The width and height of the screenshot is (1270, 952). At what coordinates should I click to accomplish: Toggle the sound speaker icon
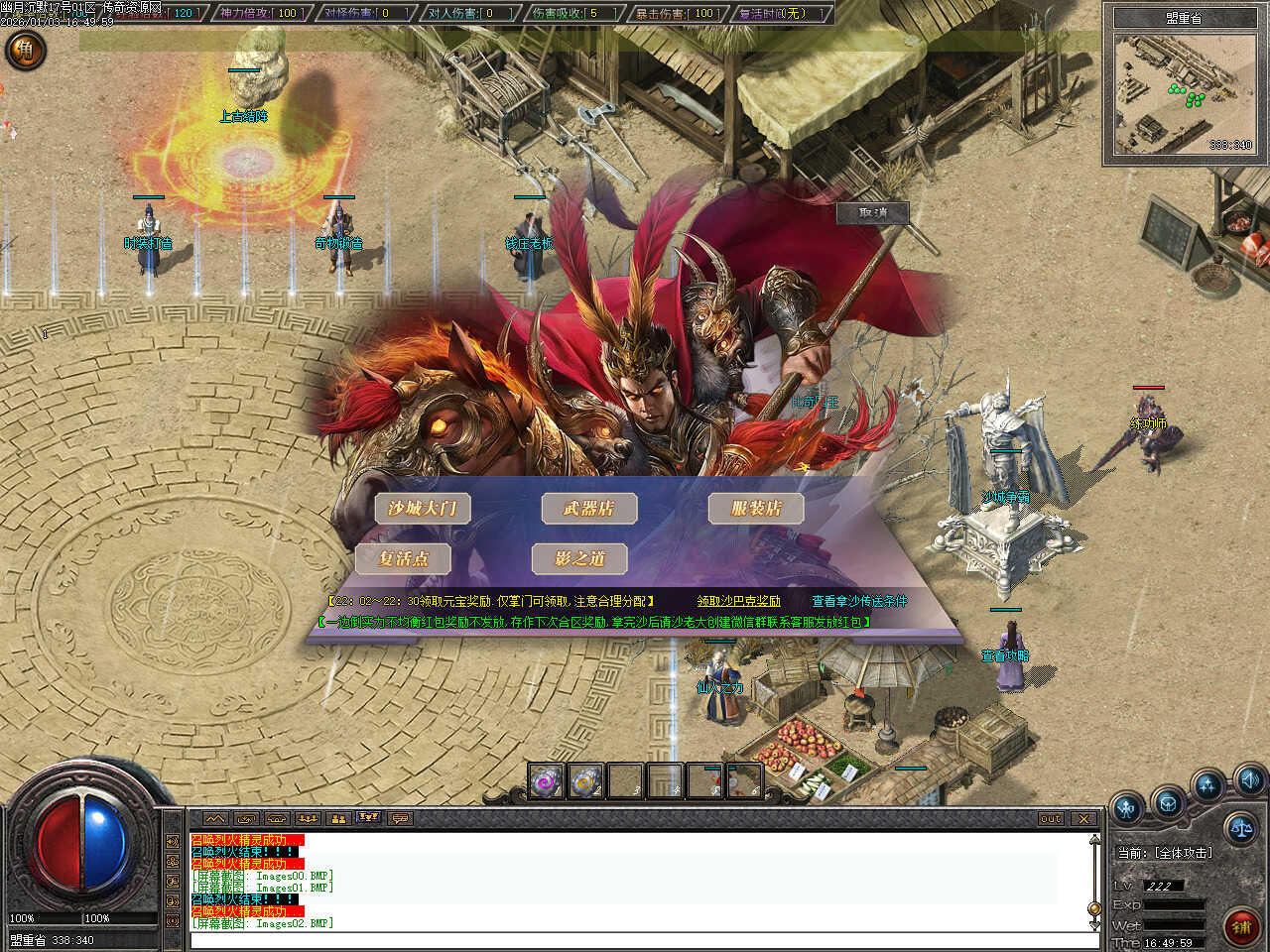1249,778
